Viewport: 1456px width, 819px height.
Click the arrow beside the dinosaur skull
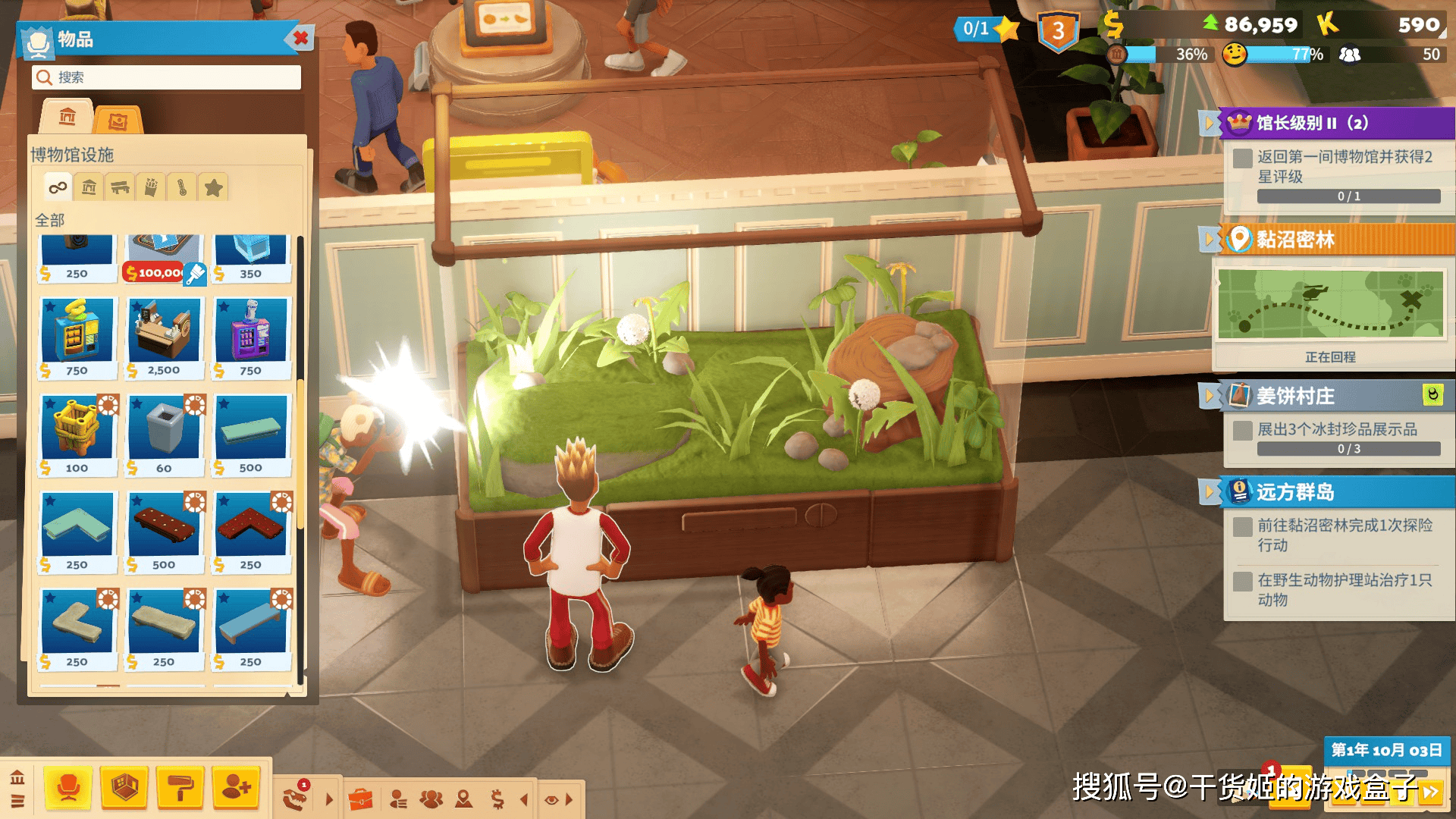point(328,799)
